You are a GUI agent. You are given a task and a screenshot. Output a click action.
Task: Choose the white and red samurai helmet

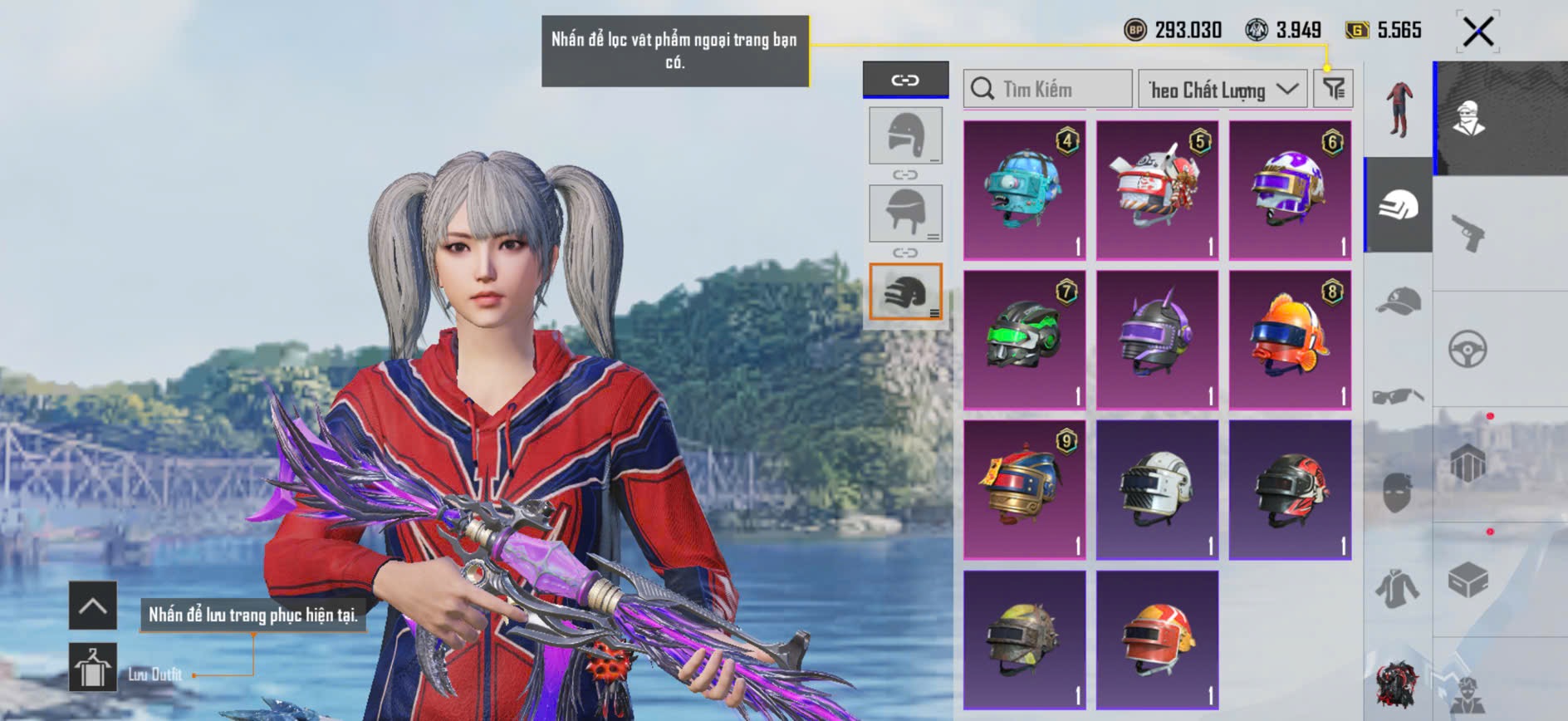pyautogui.click(x=1157, y=190)
